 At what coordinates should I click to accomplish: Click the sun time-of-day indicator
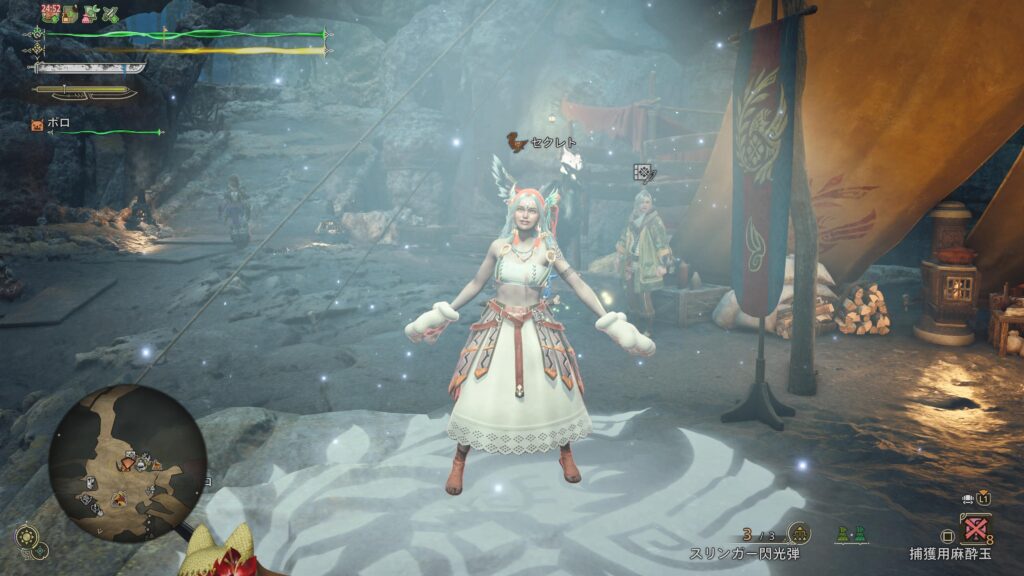25,536
